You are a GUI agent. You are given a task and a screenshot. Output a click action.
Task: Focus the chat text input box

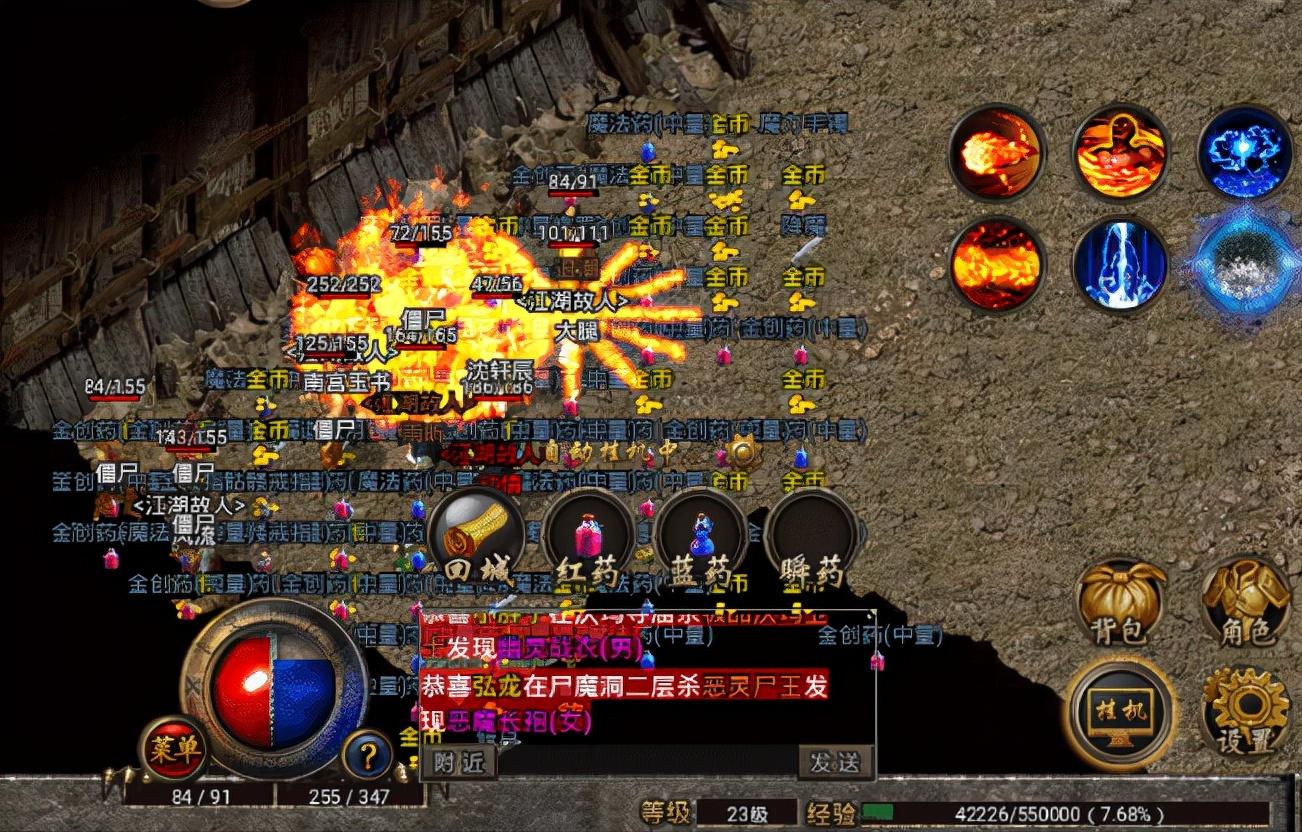coord(646,762)
